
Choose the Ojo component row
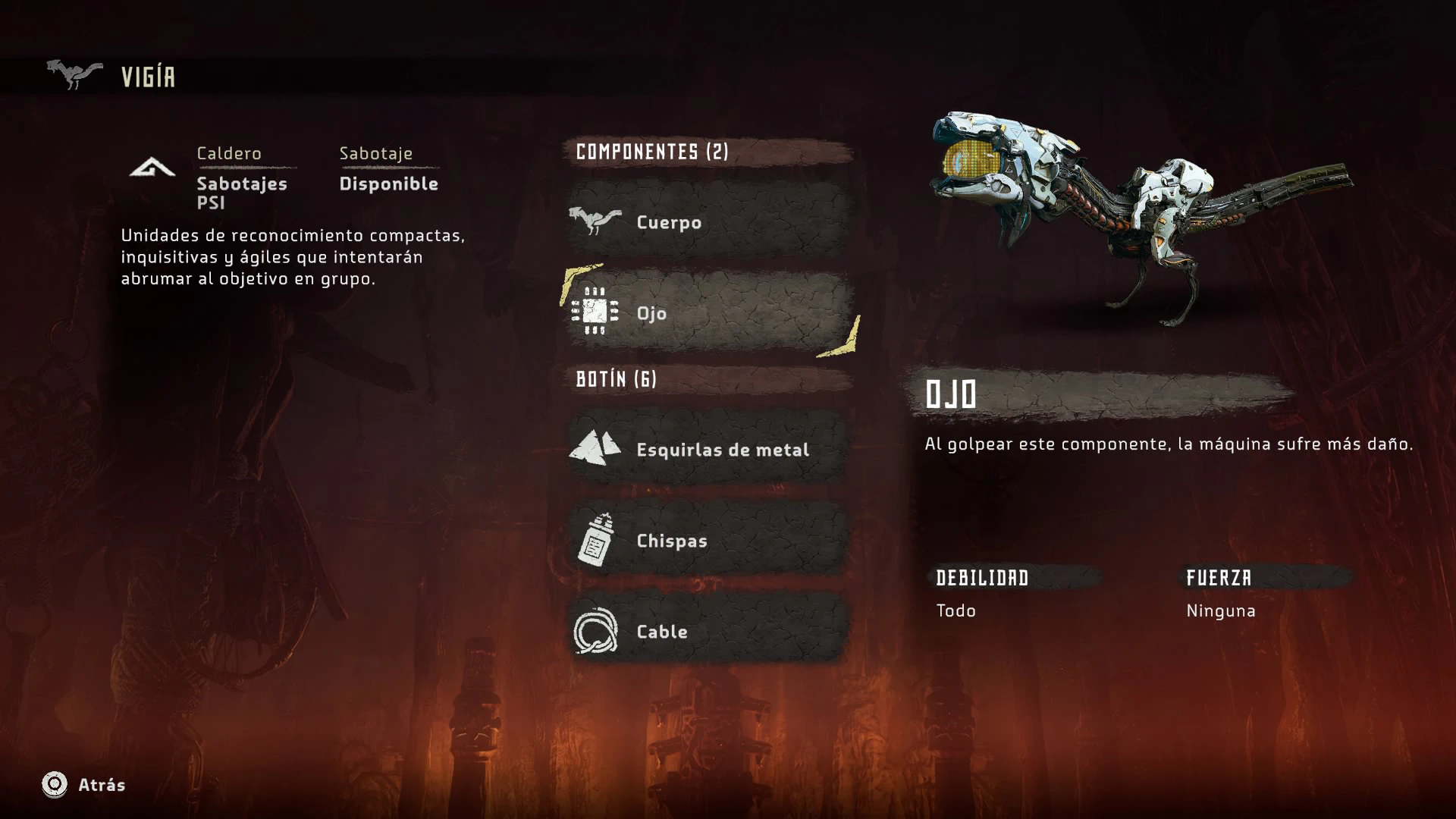point(708,312)
